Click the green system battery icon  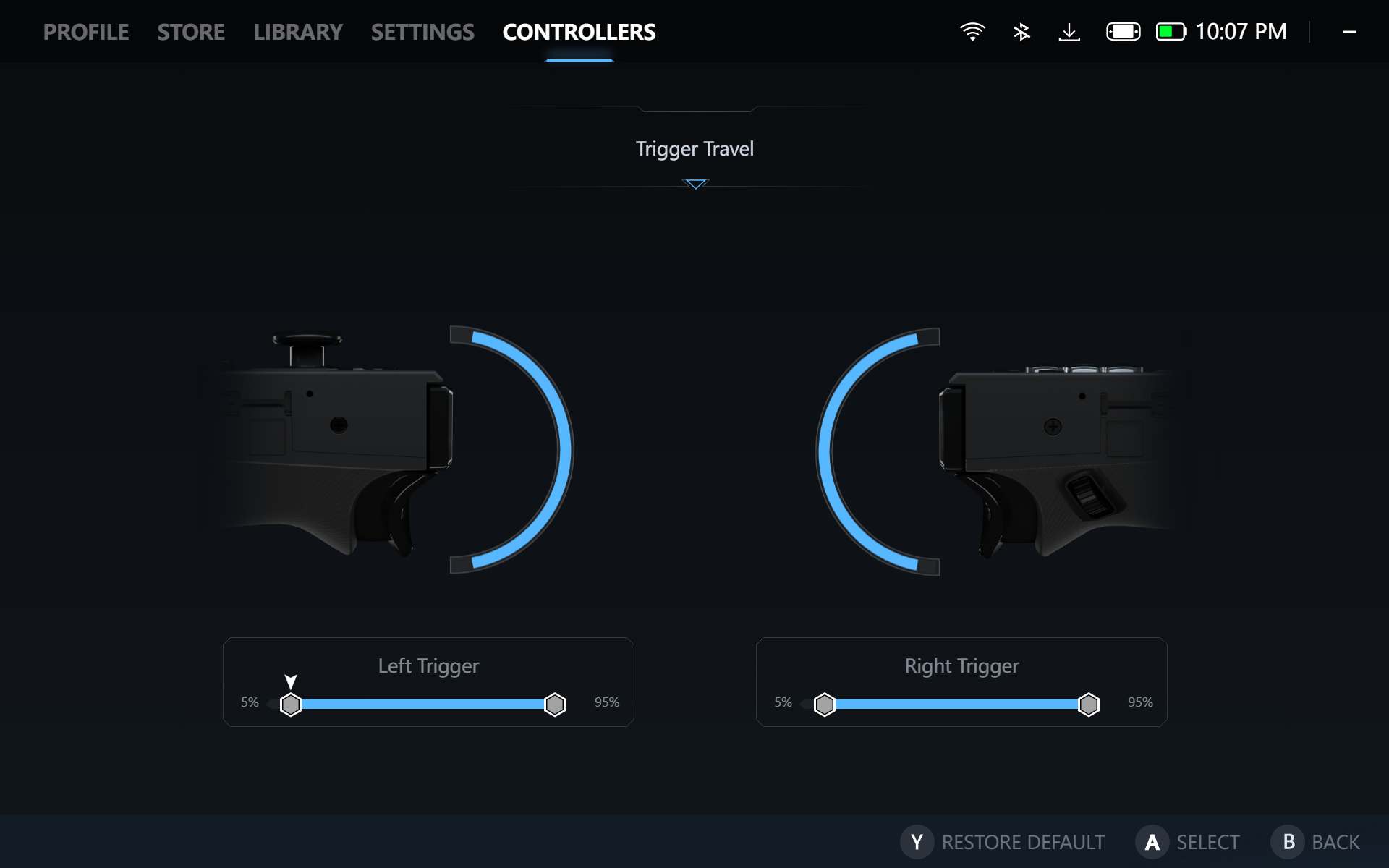click(x=1172, y=31)
